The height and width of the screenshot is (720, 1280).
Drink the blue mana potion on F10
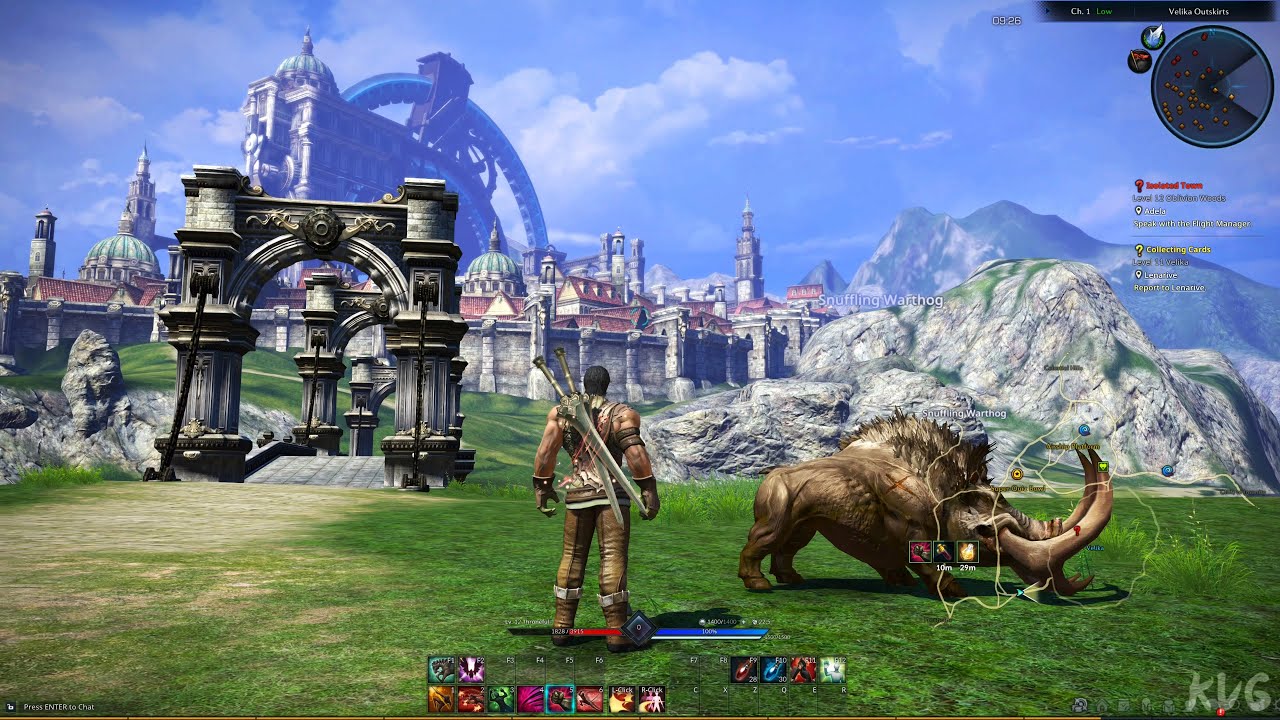point(773,670)
